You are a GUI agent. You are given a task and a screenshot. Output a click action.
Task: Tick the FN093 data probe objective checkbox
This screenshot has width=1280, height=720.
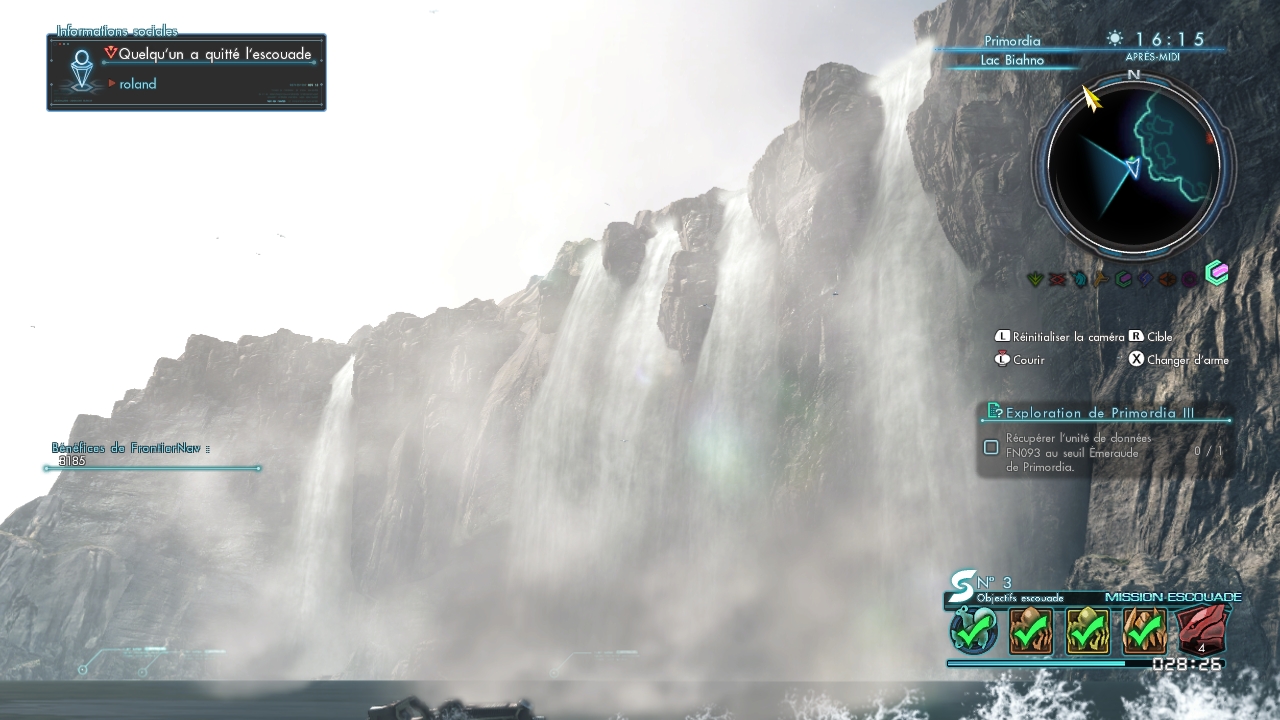point(991,447)
